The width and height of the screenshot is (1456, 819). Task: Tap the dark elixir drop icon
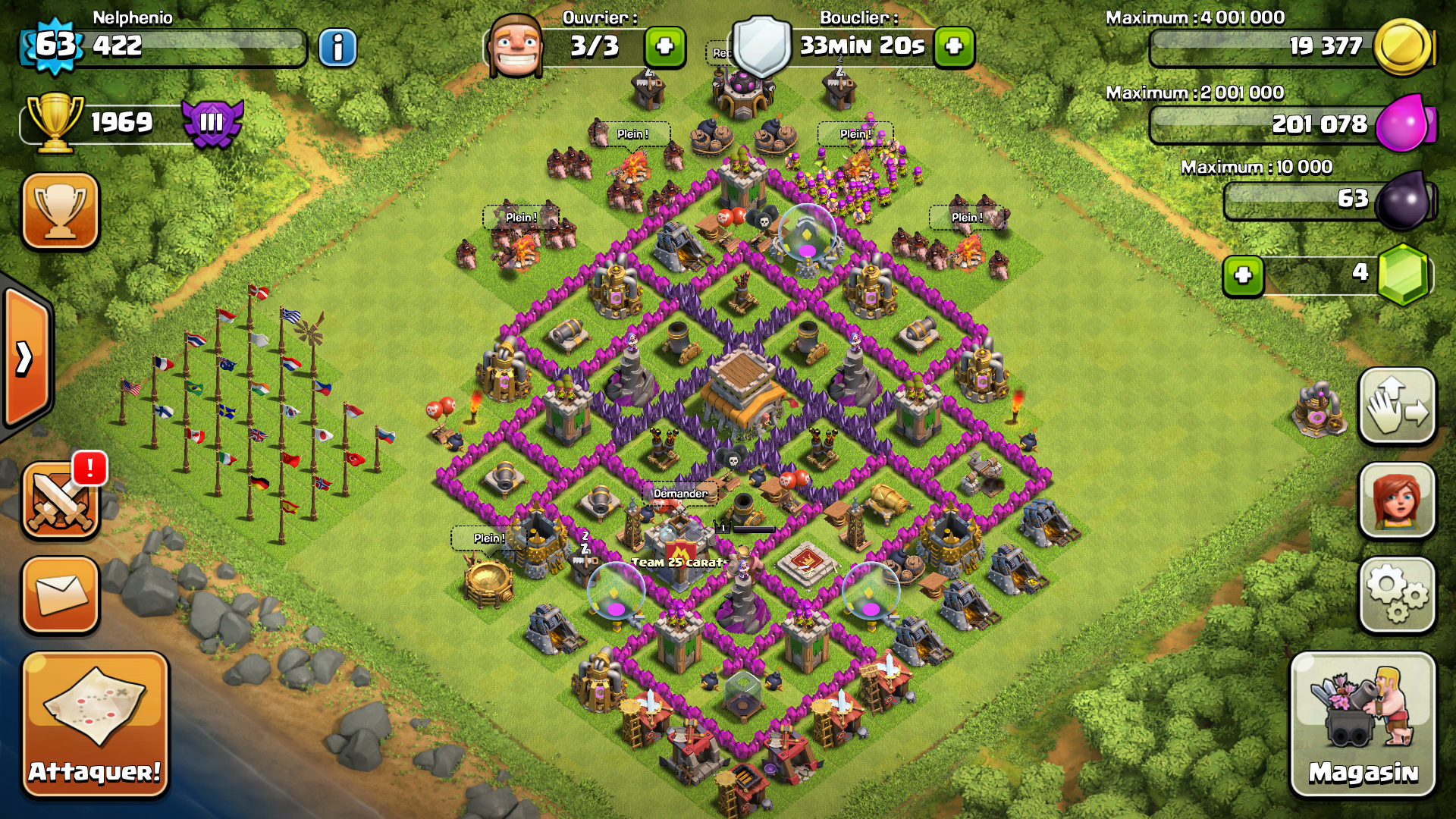click(1403, 199)
